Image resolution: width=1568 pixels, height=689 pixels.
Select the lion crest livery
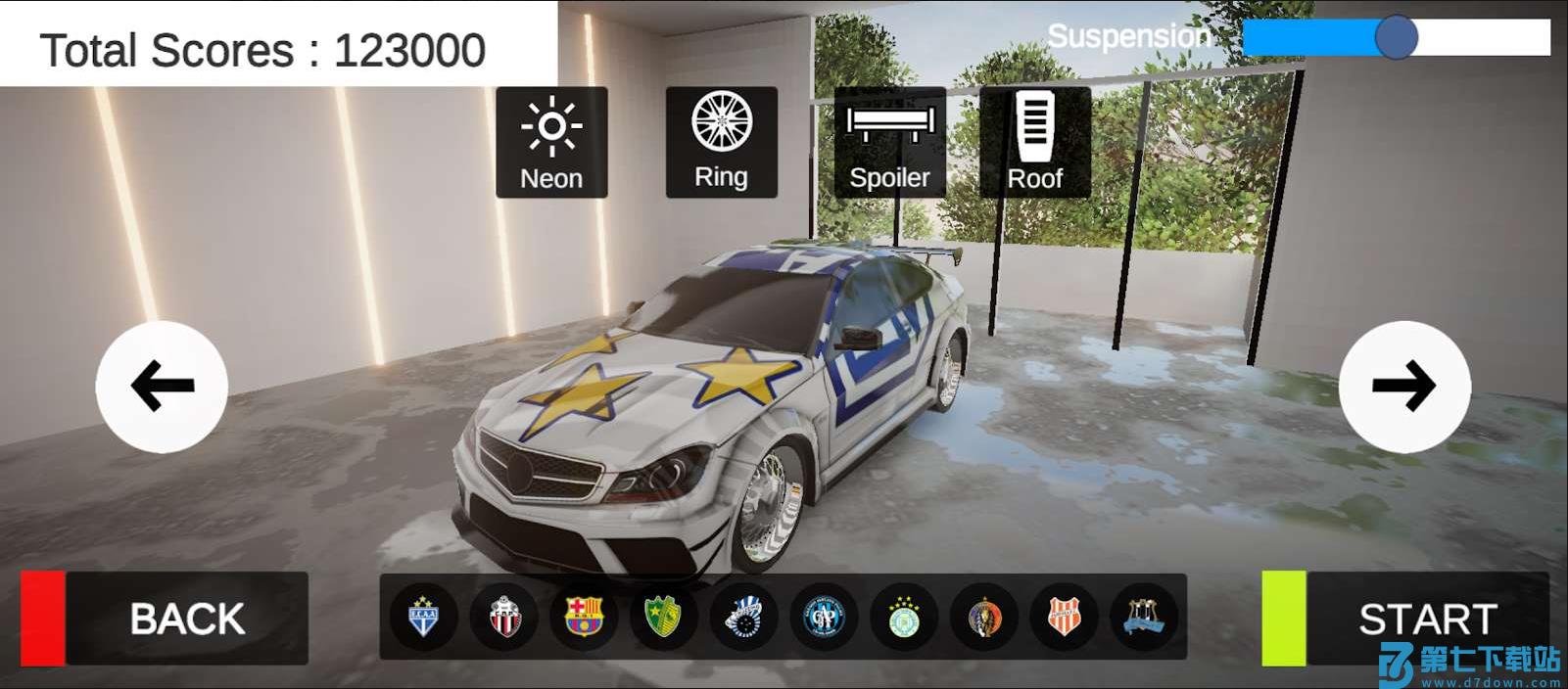coord(984,618)
